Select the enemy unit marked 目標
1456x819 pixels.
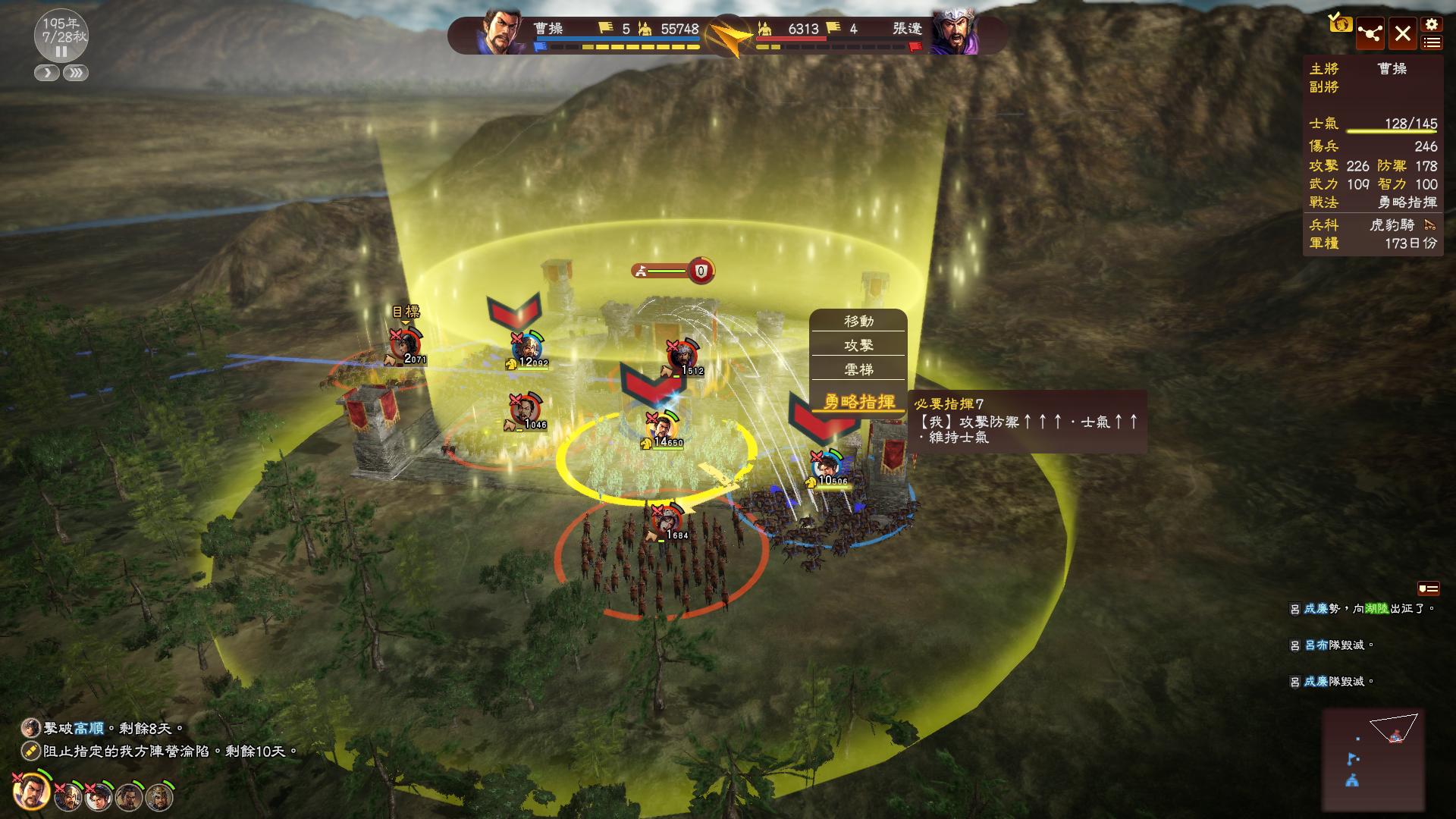point(405,344)
